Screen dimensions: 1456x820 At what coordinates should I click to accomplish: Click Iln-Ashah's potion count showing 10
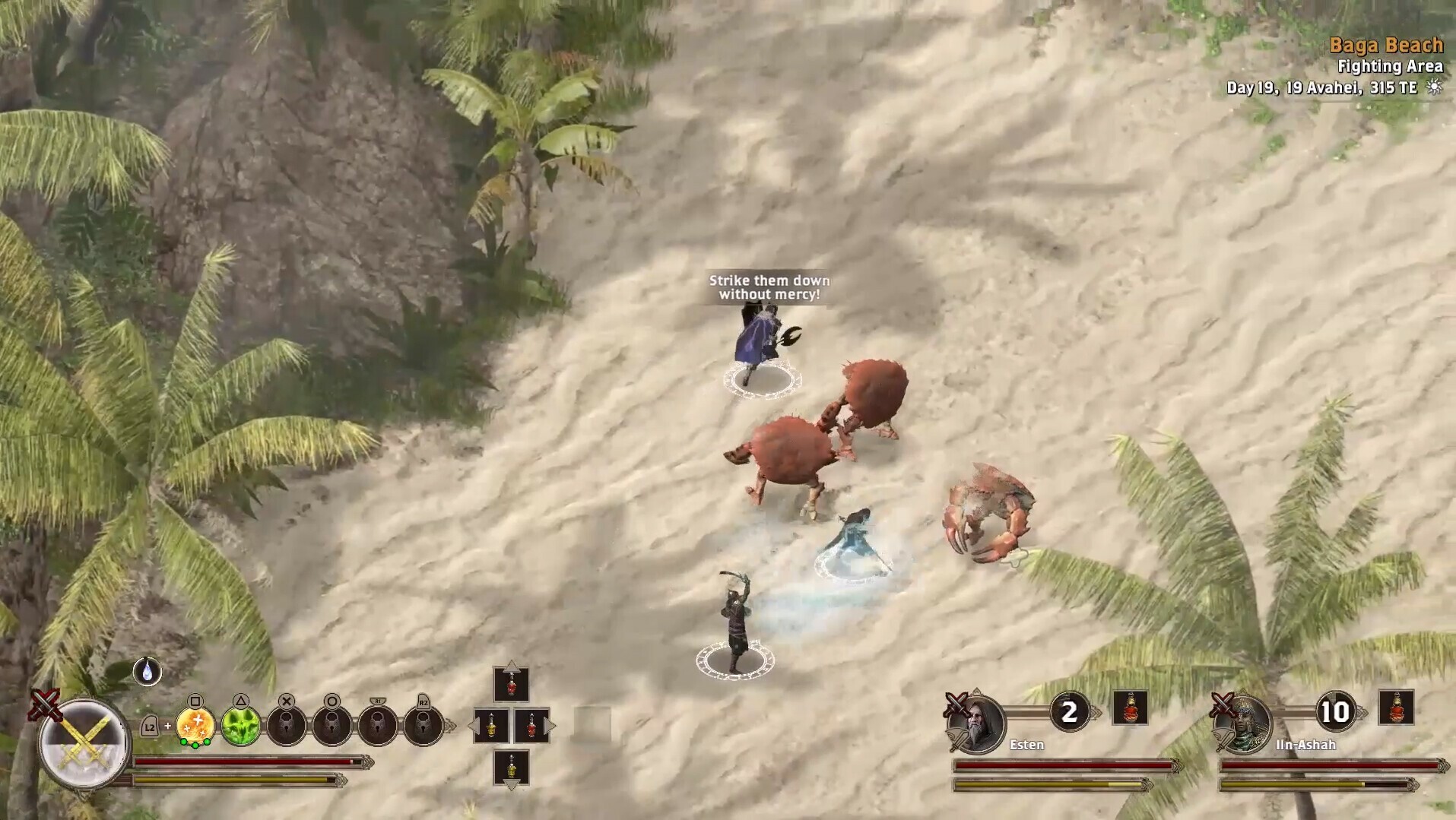pos(1335,711)
